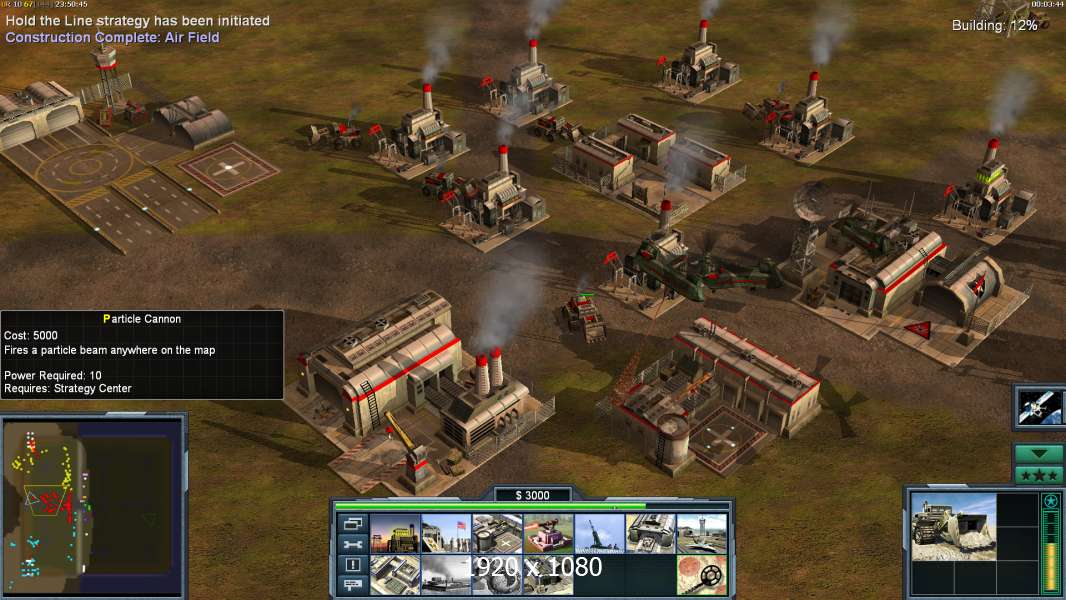Collapse the control bar with the down-arrow button

click(1039, 454)
